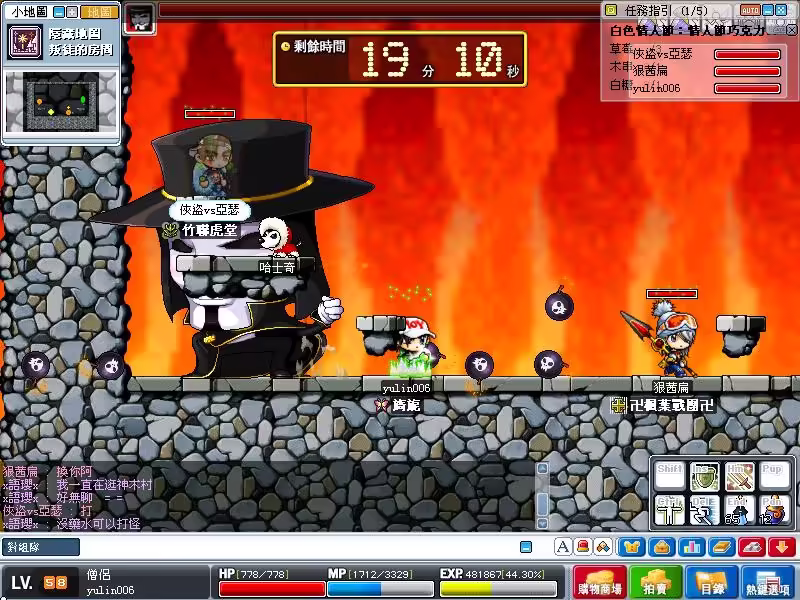This screenshot has height=600, width=800.
Task: Click the minimap display of the room
Action: tap(61, 102)
